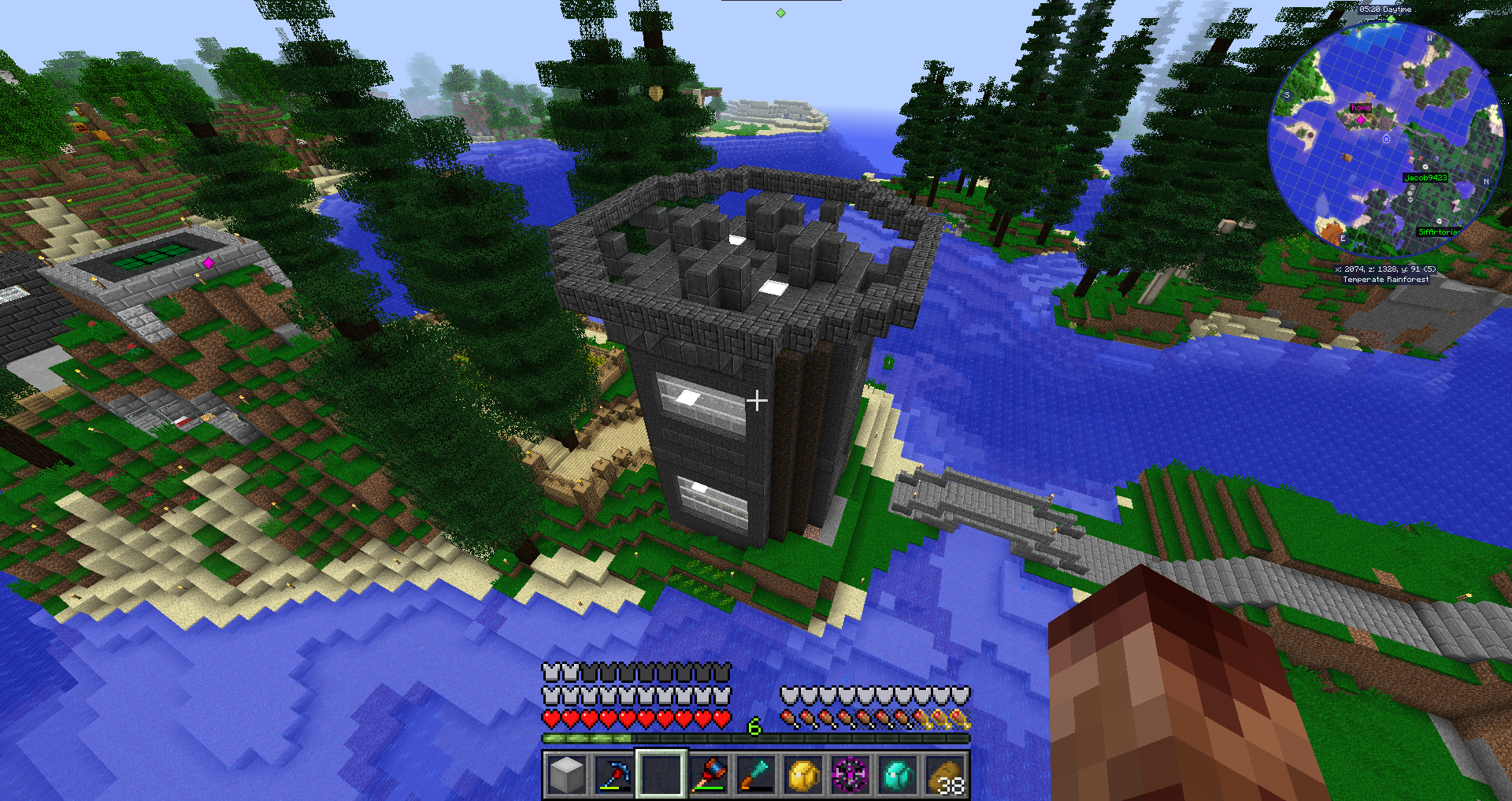The width and height of the screenshot is (1512, 801).
Task: Select the diamond-colored backpack slot
Action: pos(898,774)
